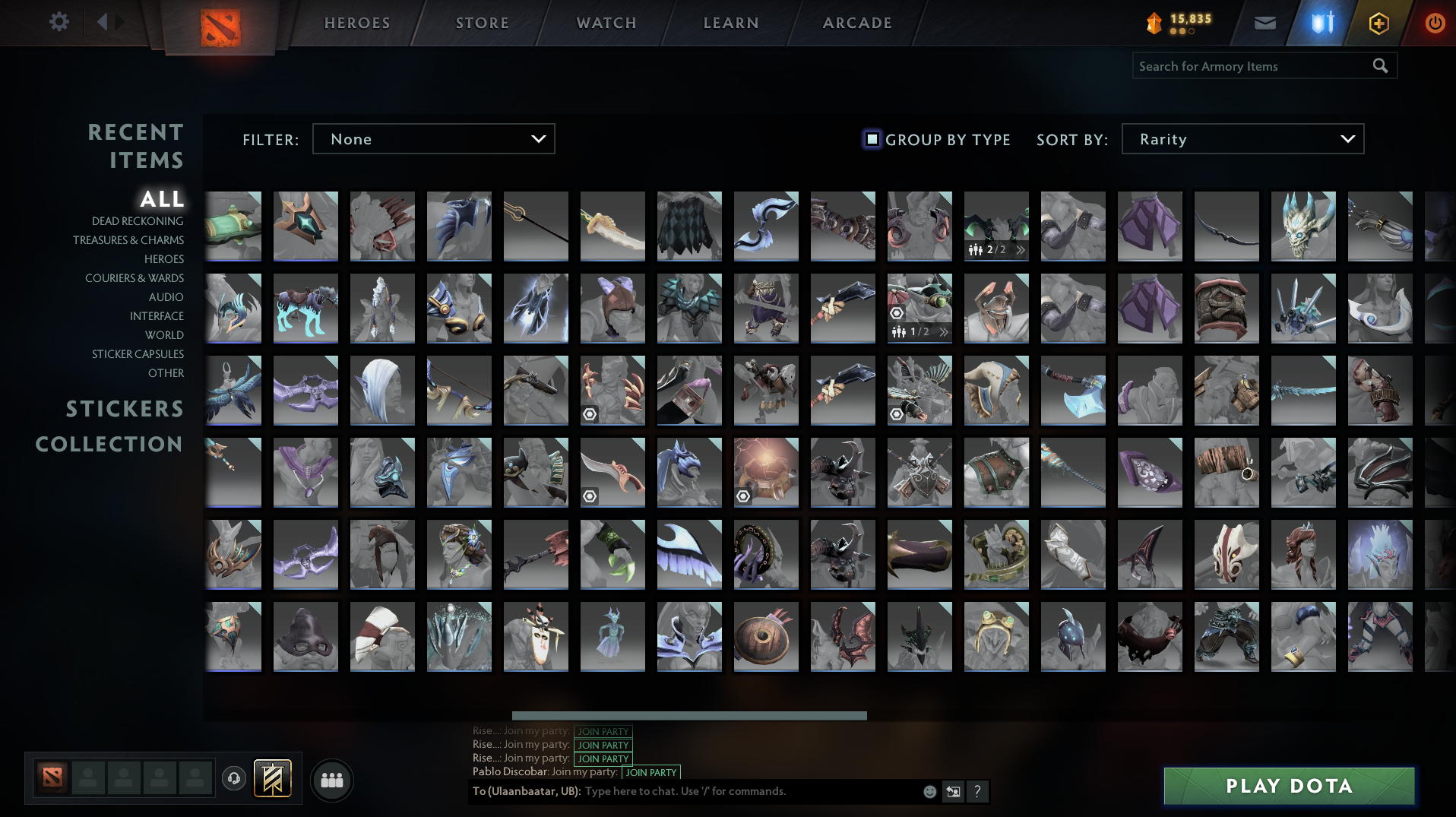Viewport: 1456px width, 817px height.
Task: Open the SORT BY Rarity dropdown
Action: (1242, 139)
